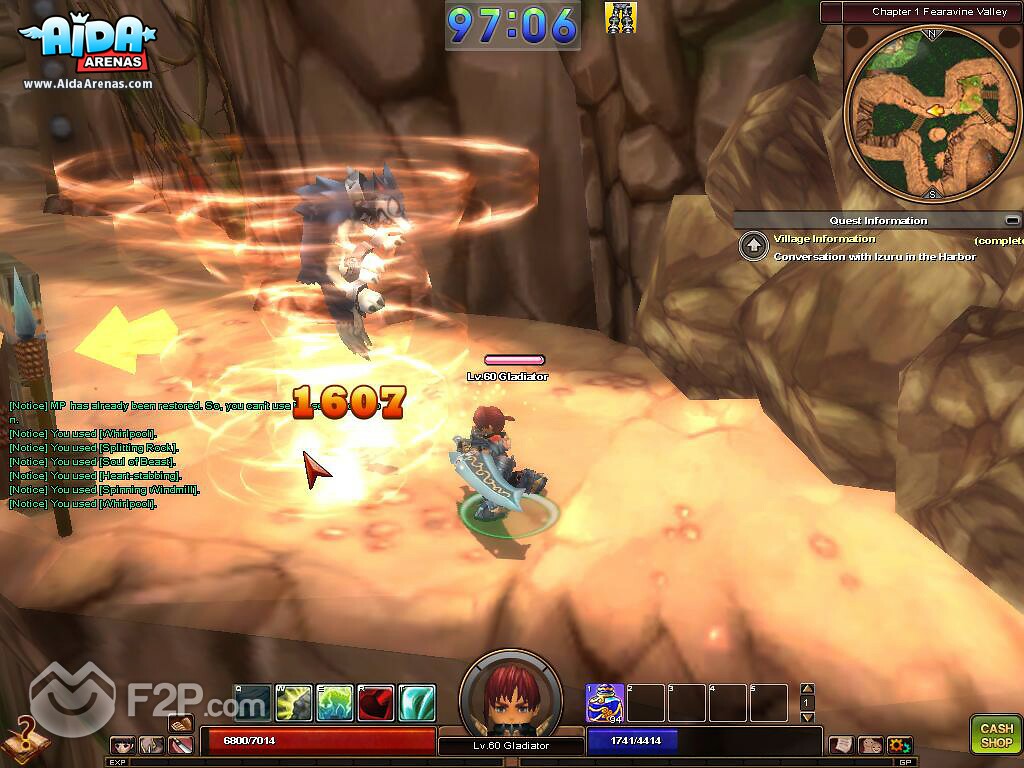
Task: Click the Fearavine Valley minimap
Action: [932, 110]
